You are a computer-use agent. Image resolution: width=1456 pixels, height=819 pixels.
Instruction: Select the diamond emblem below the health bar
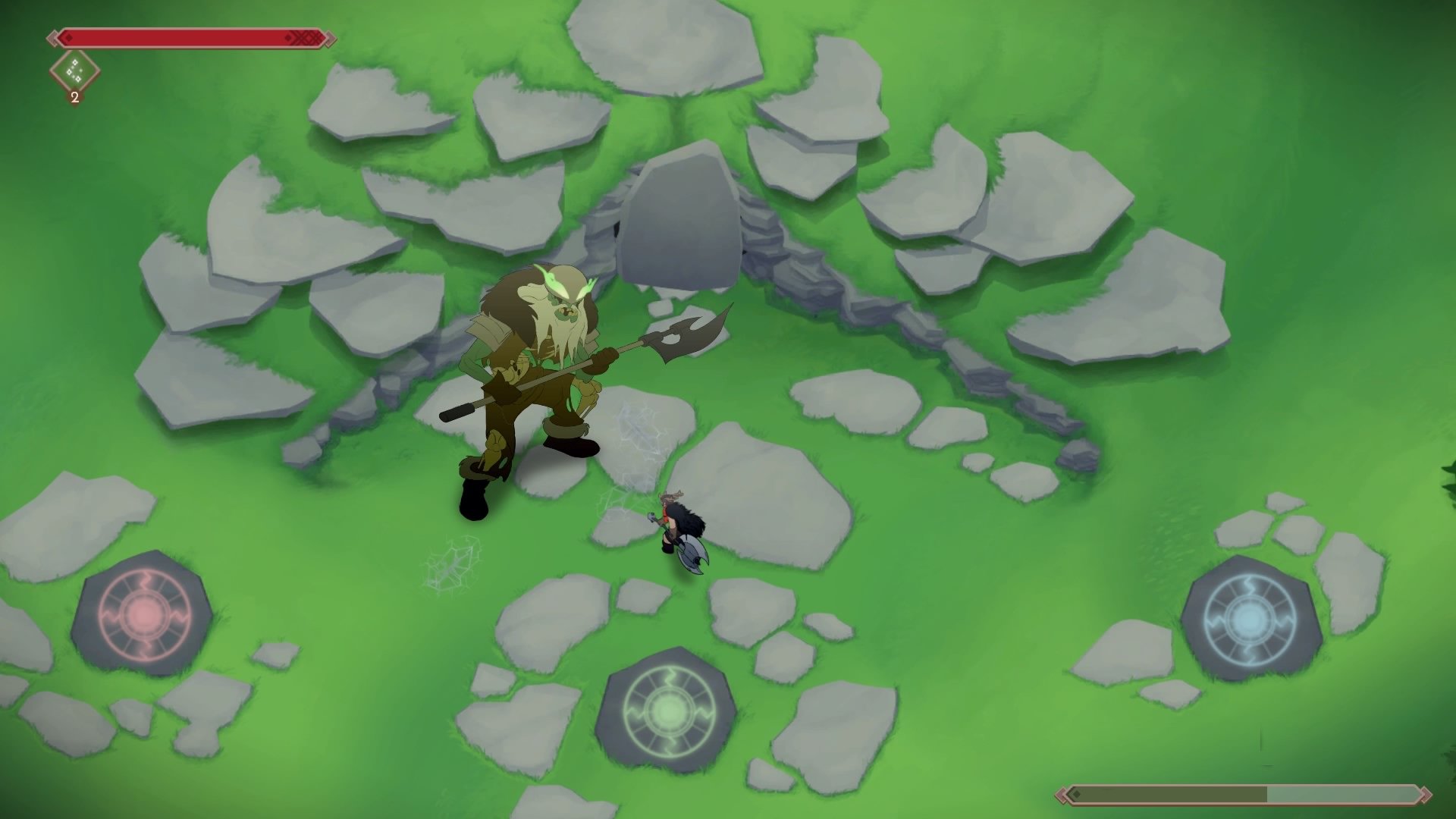tap(74, 70)
